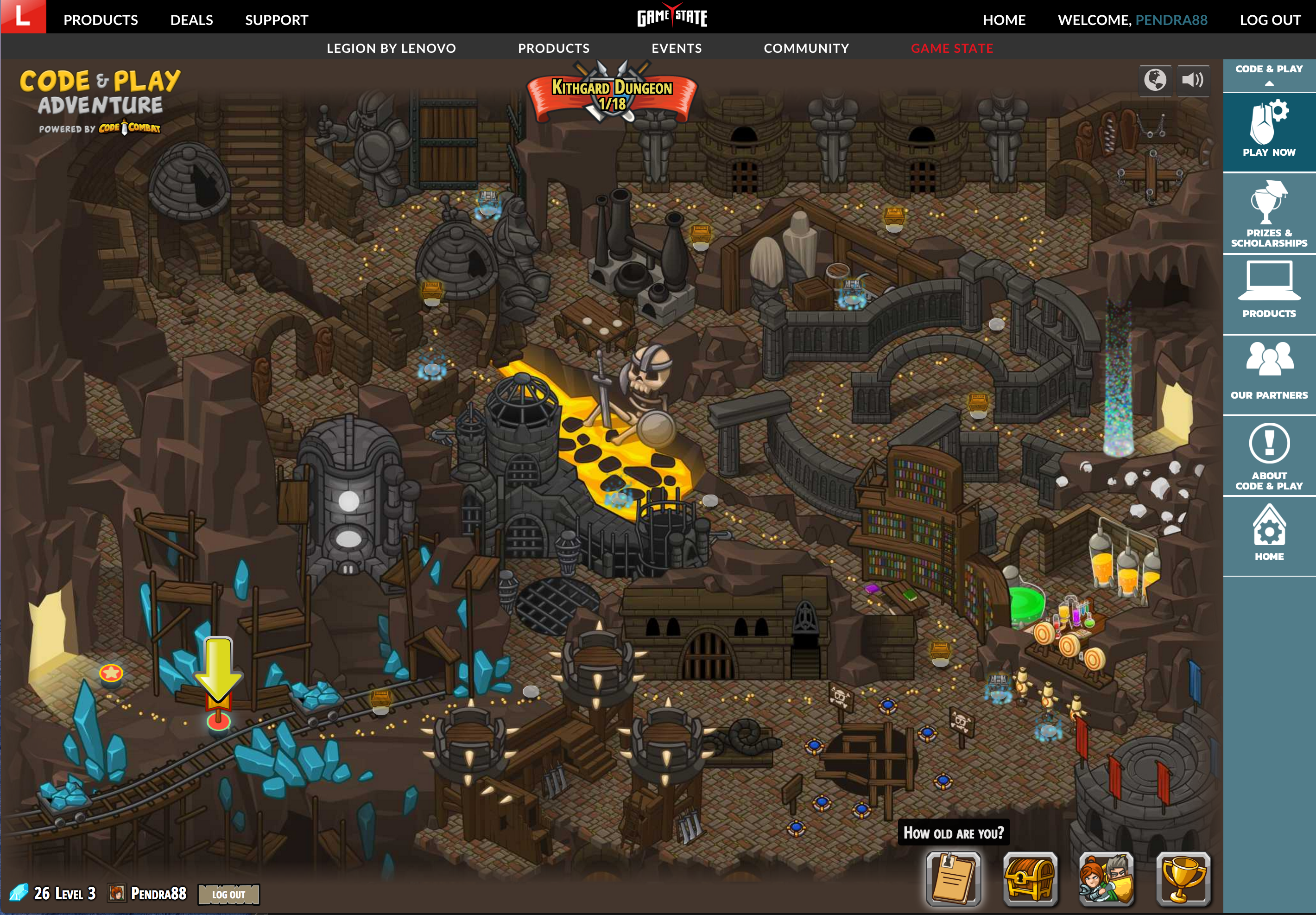
Task: Open the clipboard achievements icon
Action: (953, 877)
